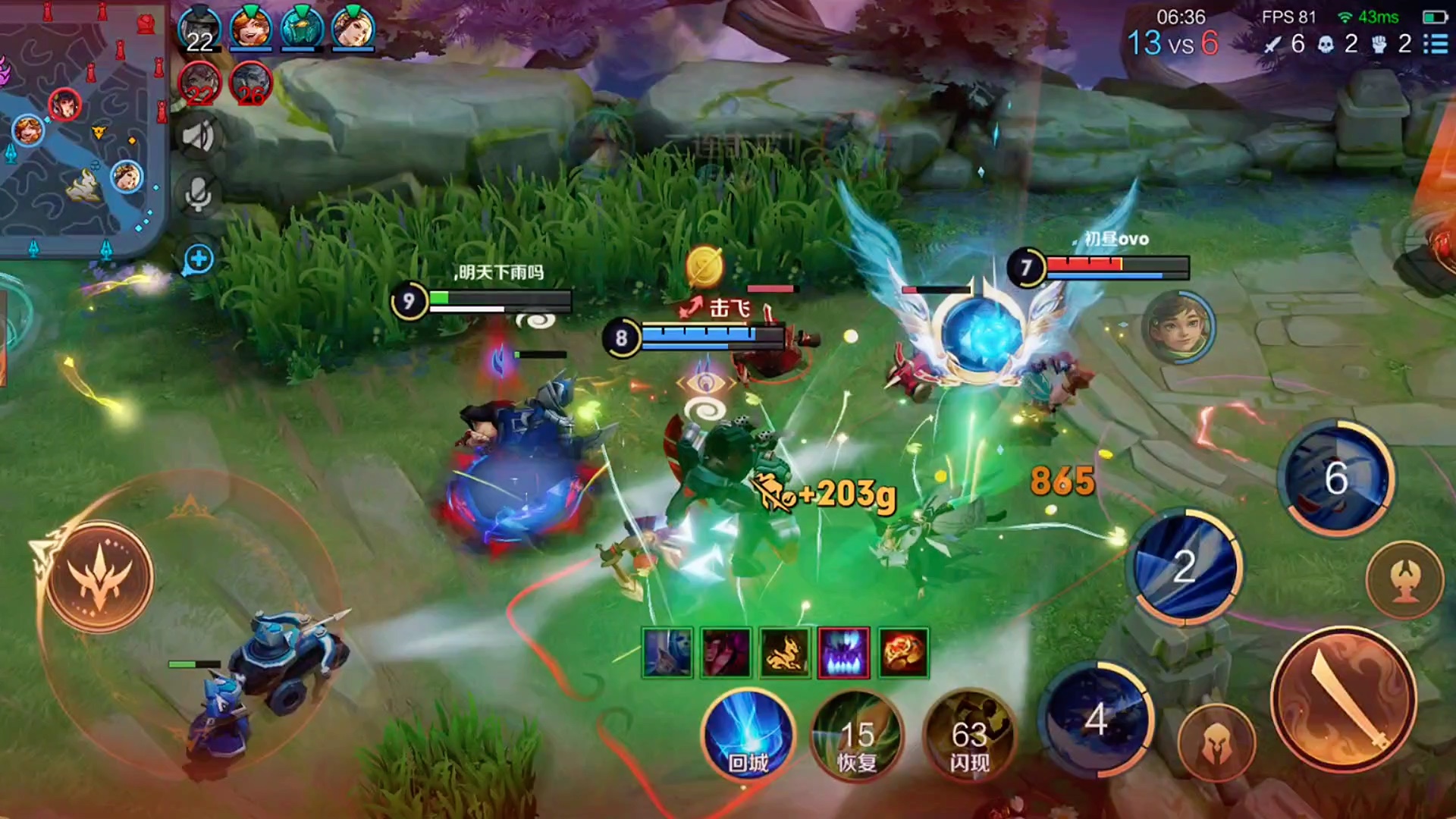
Task: Toggle the microphone voice button
Action: point(199,194)
